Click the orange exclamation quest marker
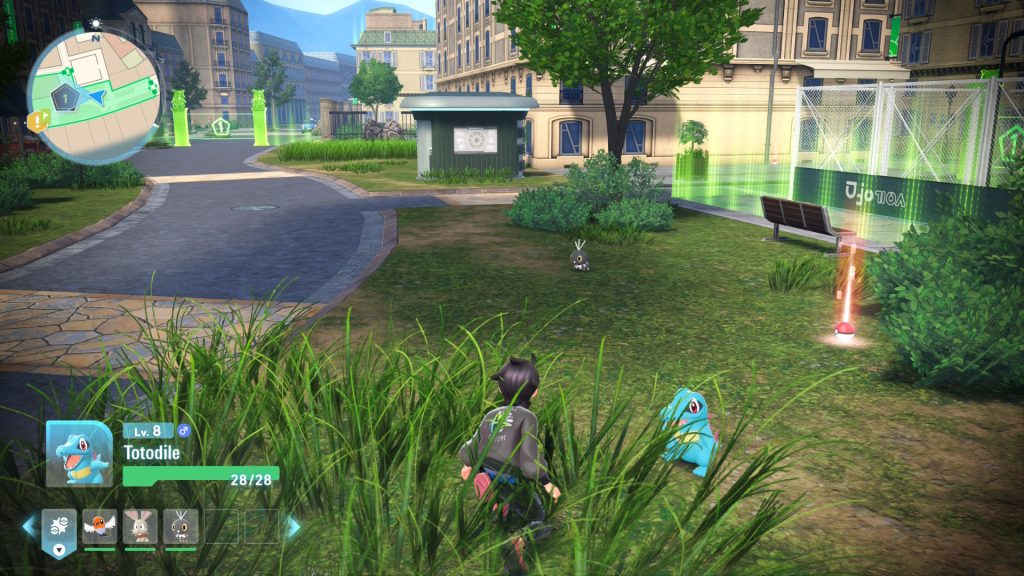 [x=37, y=122]
